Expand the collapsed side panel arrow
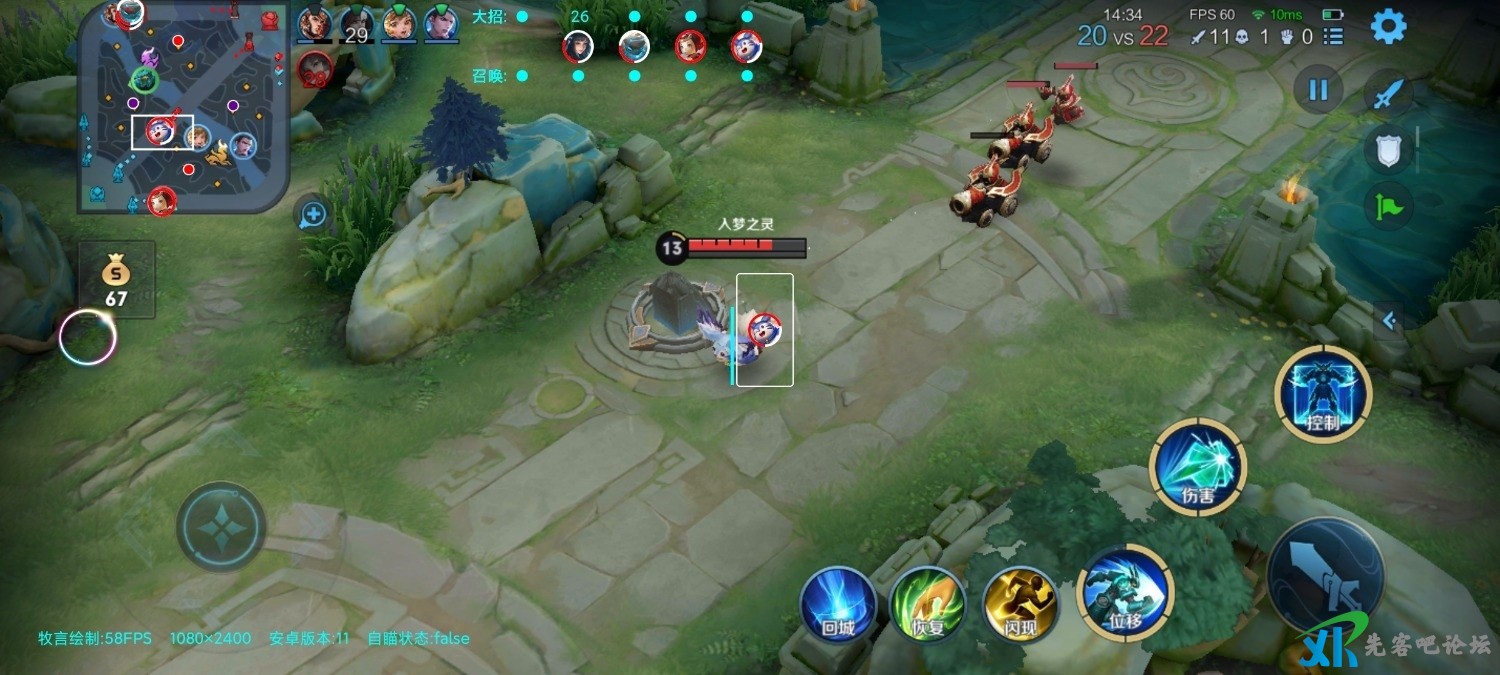1500x675 pixels. (x=1388, y=321)
